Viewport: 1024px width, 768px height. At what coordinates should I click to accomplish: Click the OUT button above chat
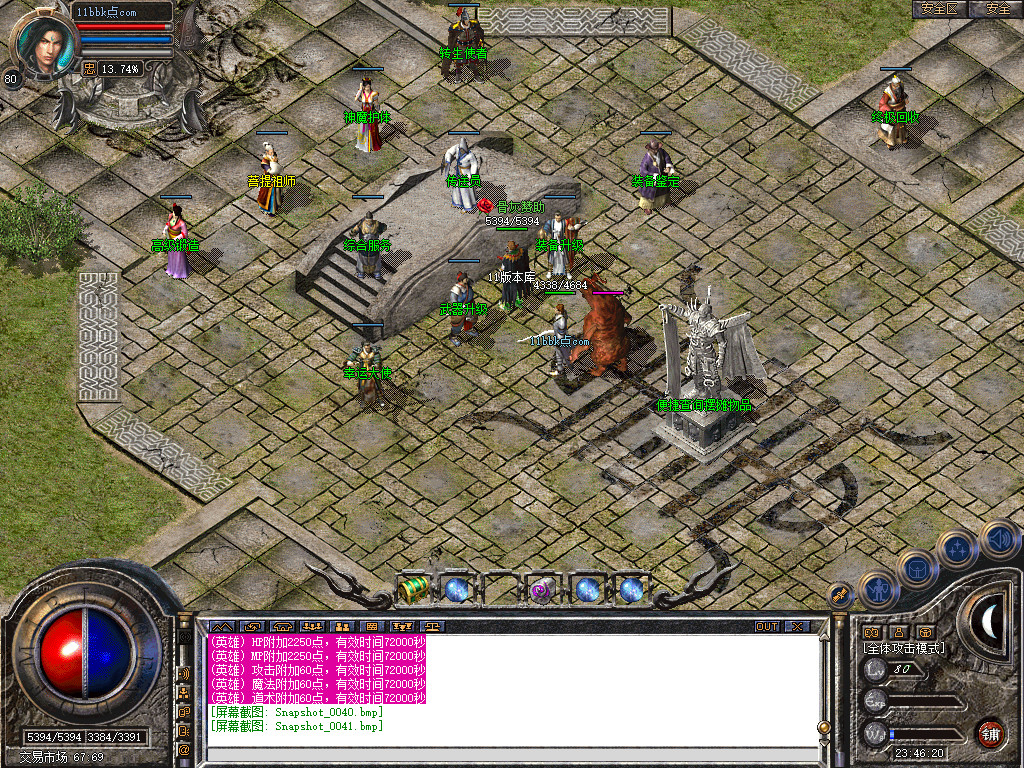click(x=766, y=627)
